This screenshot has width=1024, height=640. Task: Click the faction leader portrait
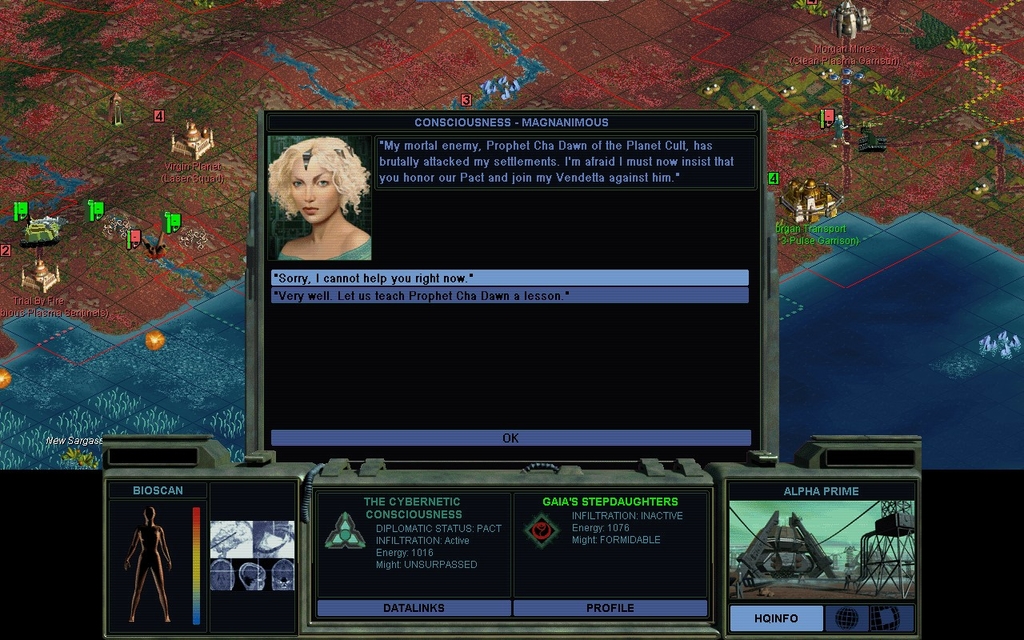click(x=319, y=198)
